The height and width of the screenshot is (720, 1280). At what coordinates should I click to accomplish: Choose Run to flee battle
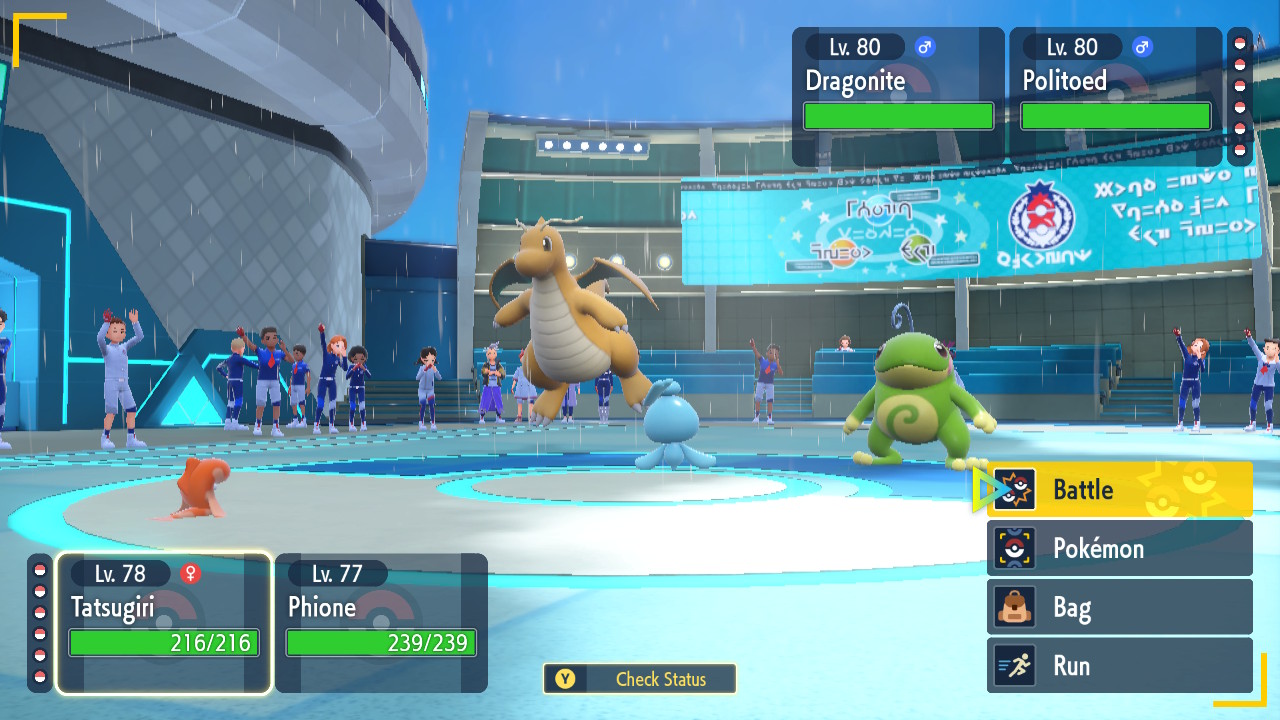[1119, 666]
